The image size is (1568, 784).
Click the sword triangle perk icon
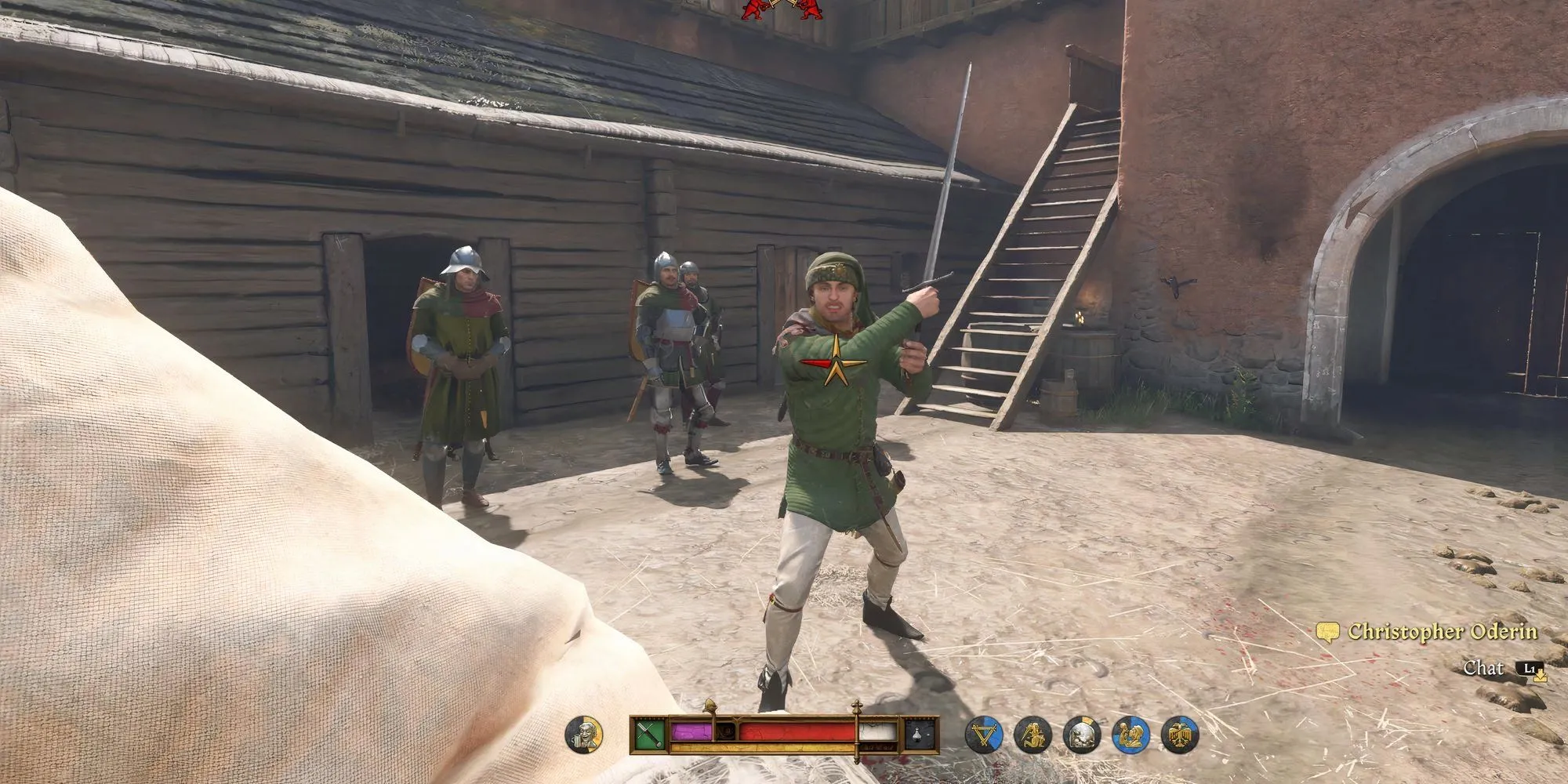pos(984,735)
